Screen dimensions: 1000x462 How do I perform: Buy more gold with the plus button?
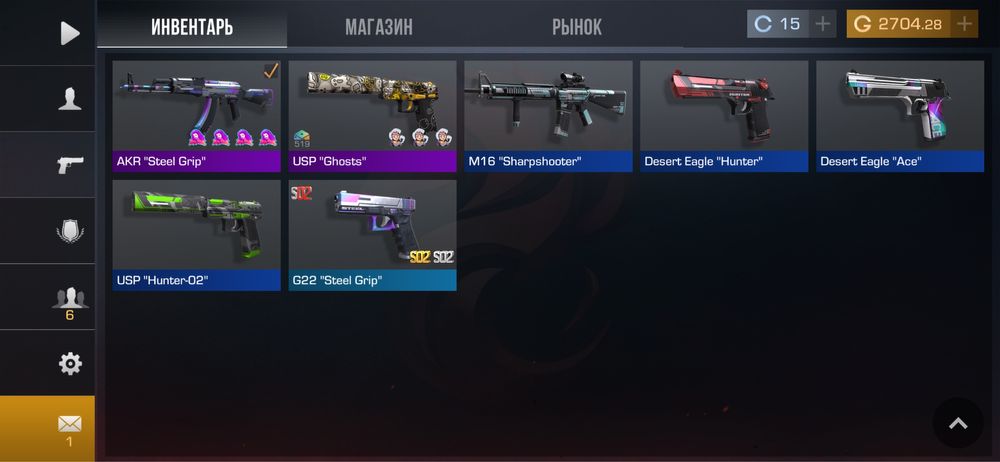pos(964,24)
